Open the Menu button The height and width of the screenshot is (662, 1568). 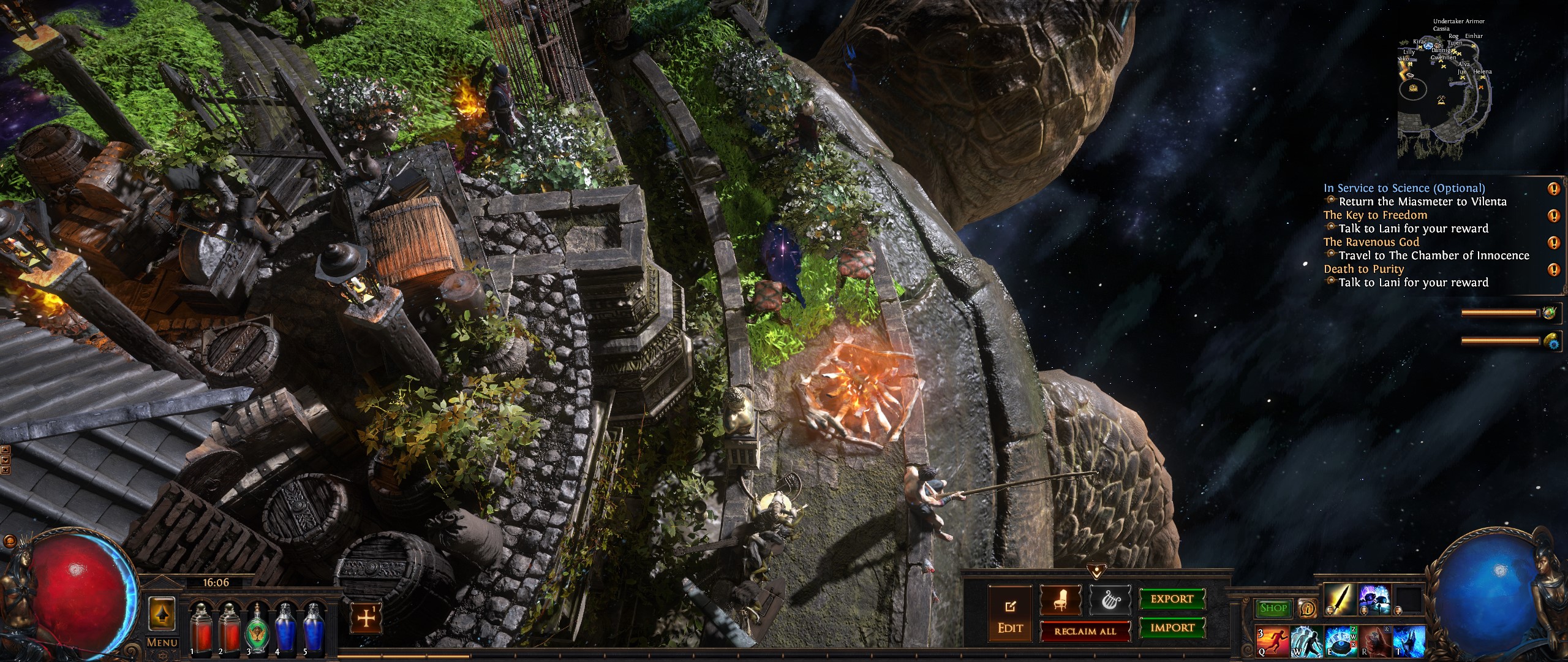click(x=162, y=642)
